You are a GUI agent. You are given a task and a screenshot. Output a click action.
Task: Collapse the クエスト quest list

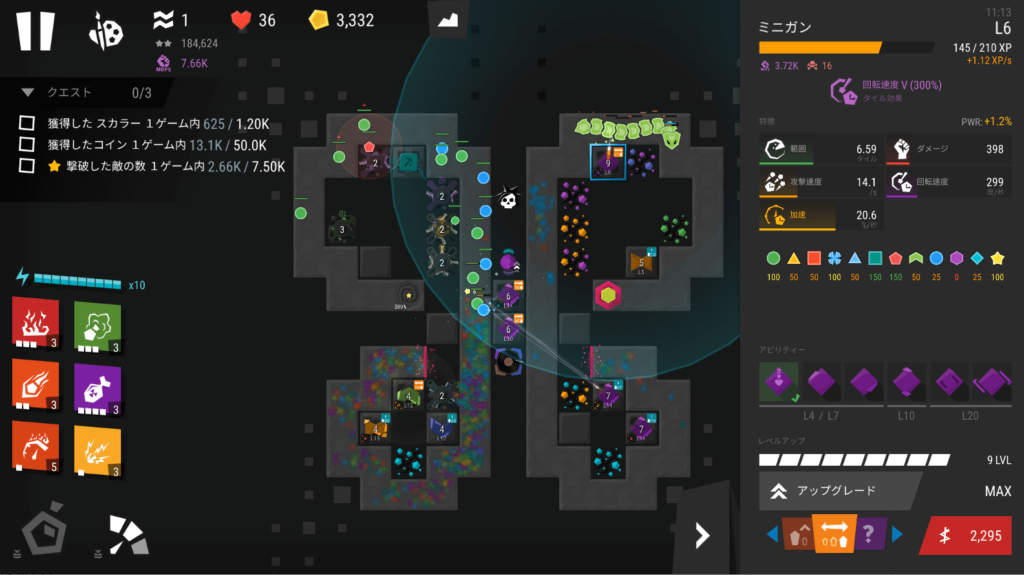(x=28, y=92)
